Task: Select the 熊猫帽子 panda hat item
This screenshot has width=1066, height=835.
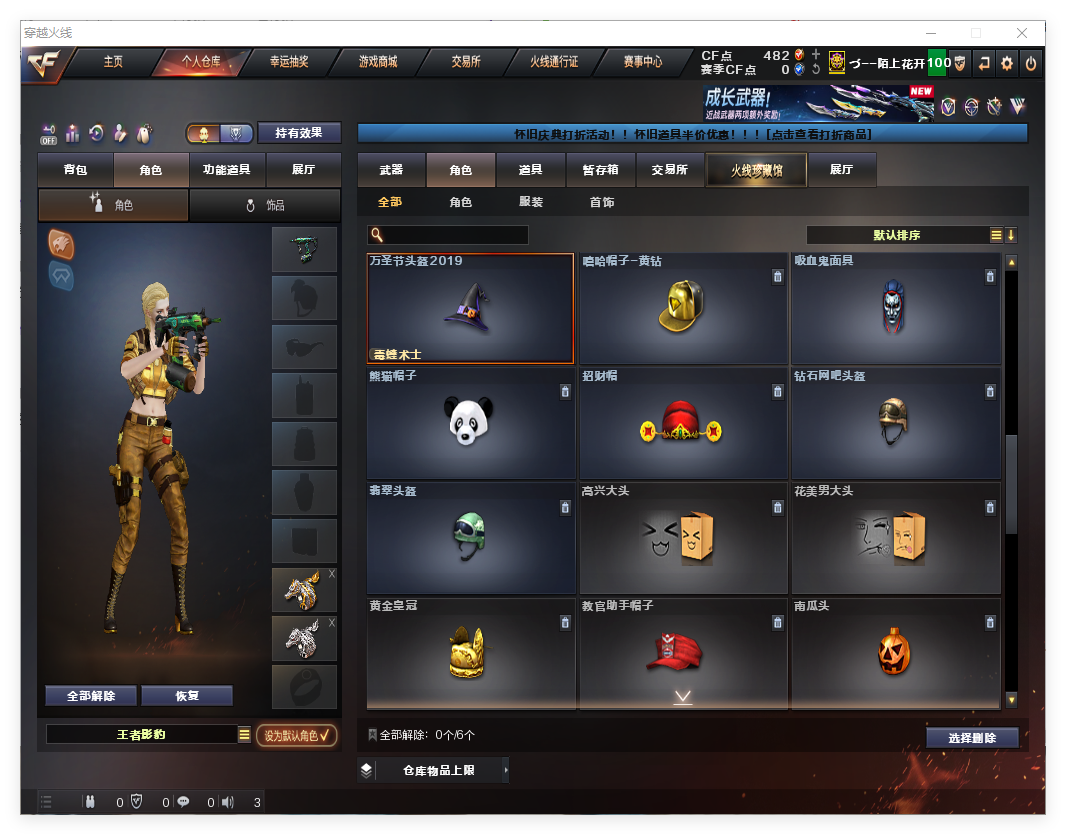Action: [470, 423]
